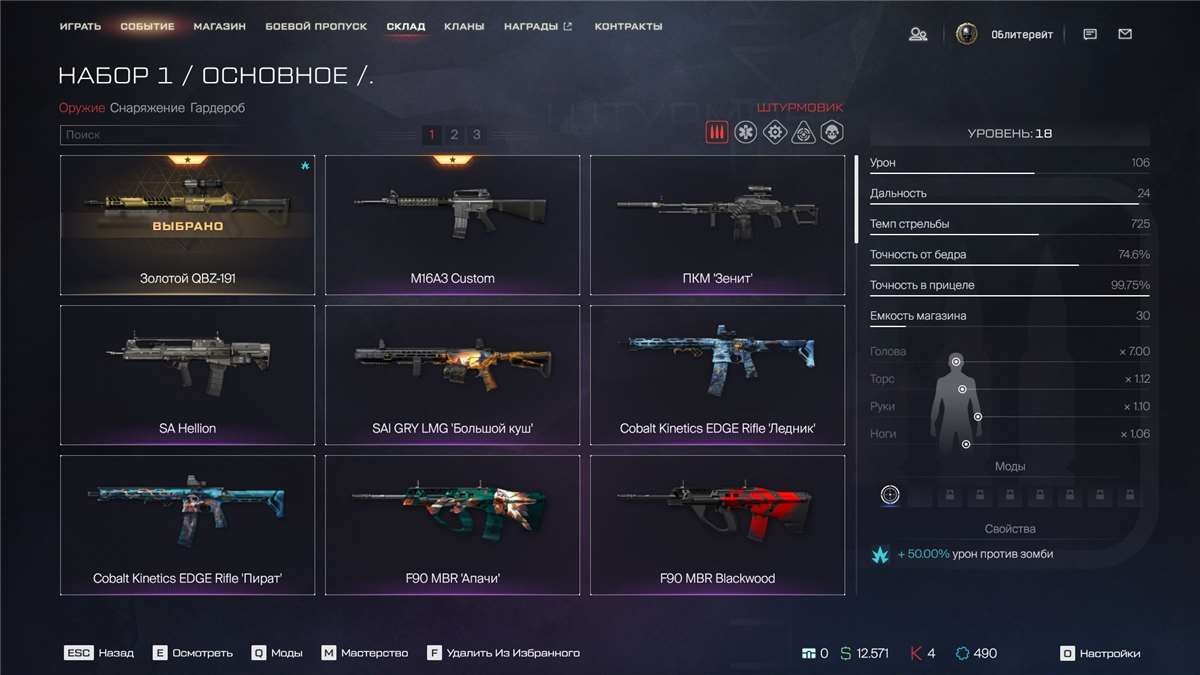Viewport: 1200px width, 675px height.
Task: Go to weapon page 2
Action: (454, 134)
